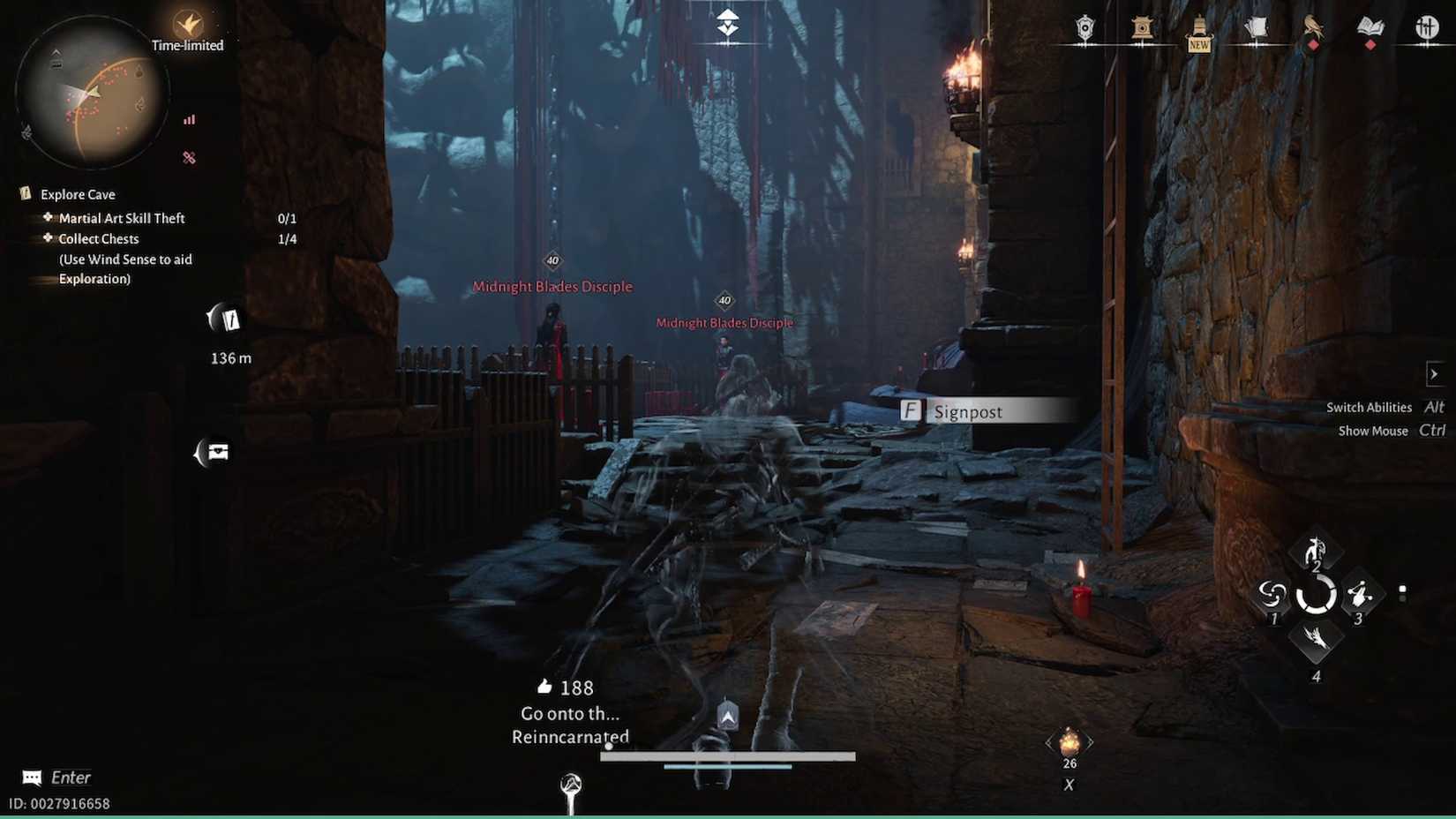Expand the chevron above the progress bar
1456x819 pixels.
click(x=725, y=717)
